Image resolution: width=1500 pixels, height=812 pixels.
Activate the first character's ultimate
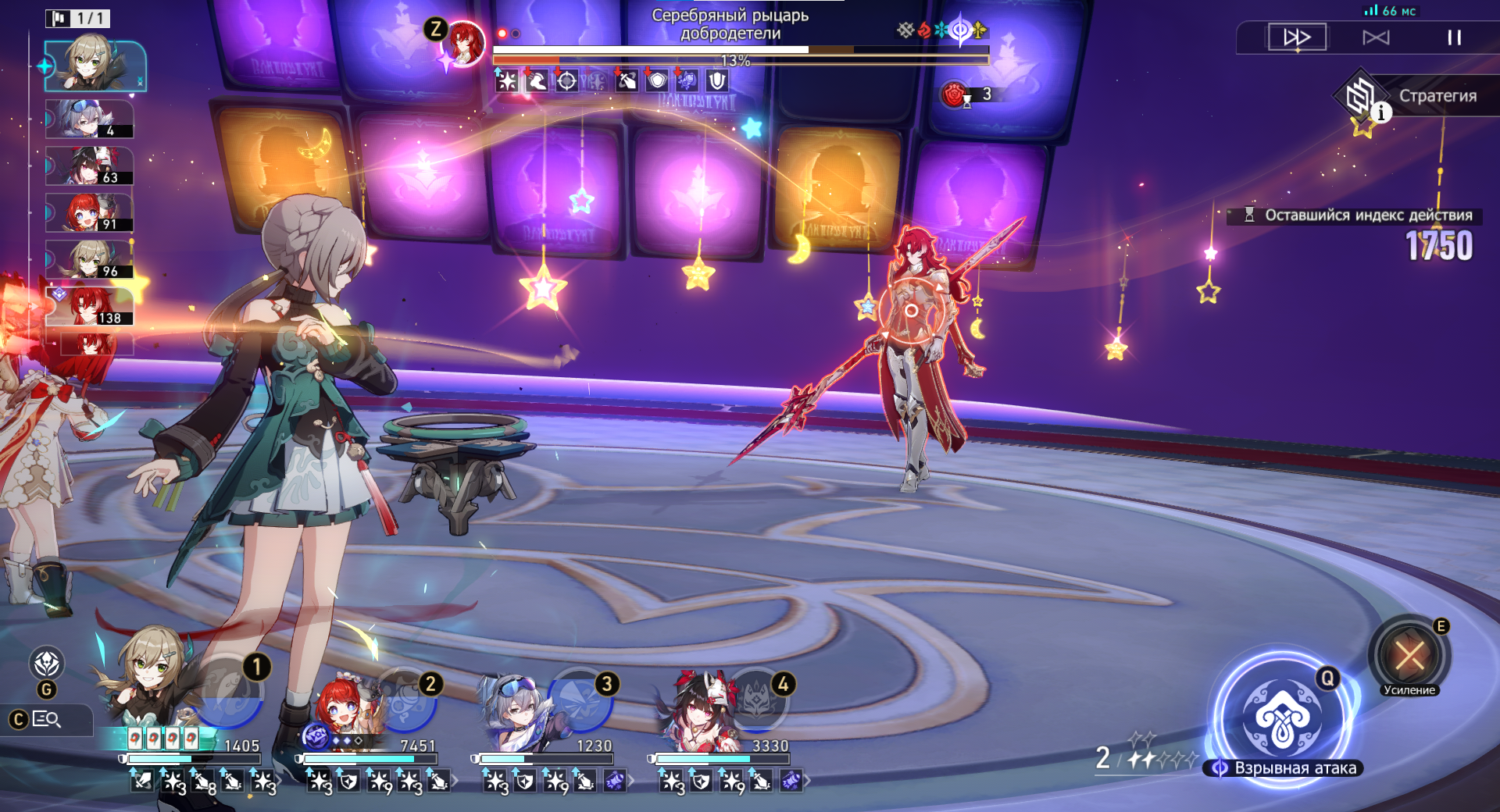pyautogui.click(x=228, y=691)
